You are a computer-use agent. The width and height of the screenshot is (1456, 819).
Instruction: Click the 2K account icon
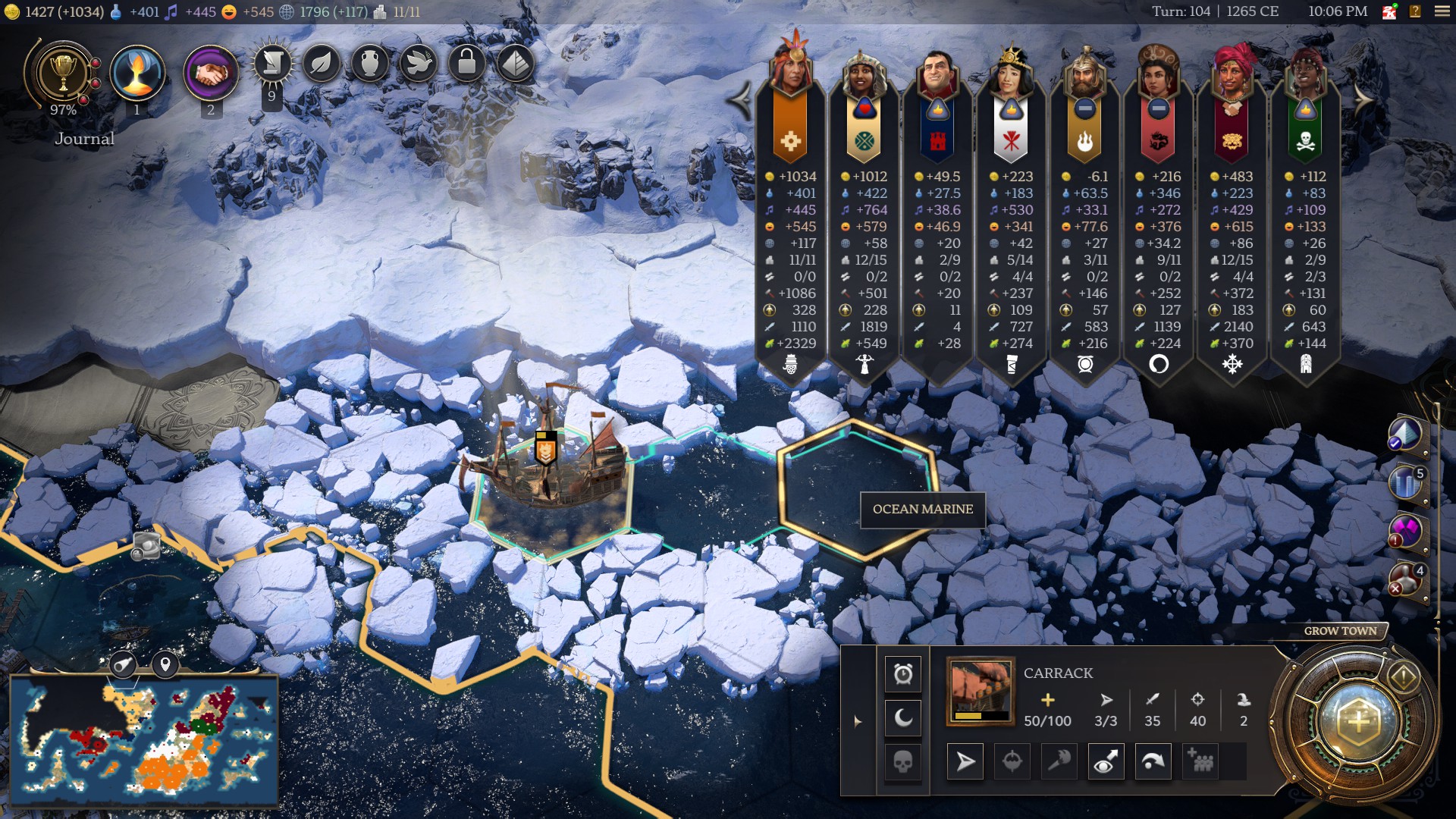[1389, 11]
